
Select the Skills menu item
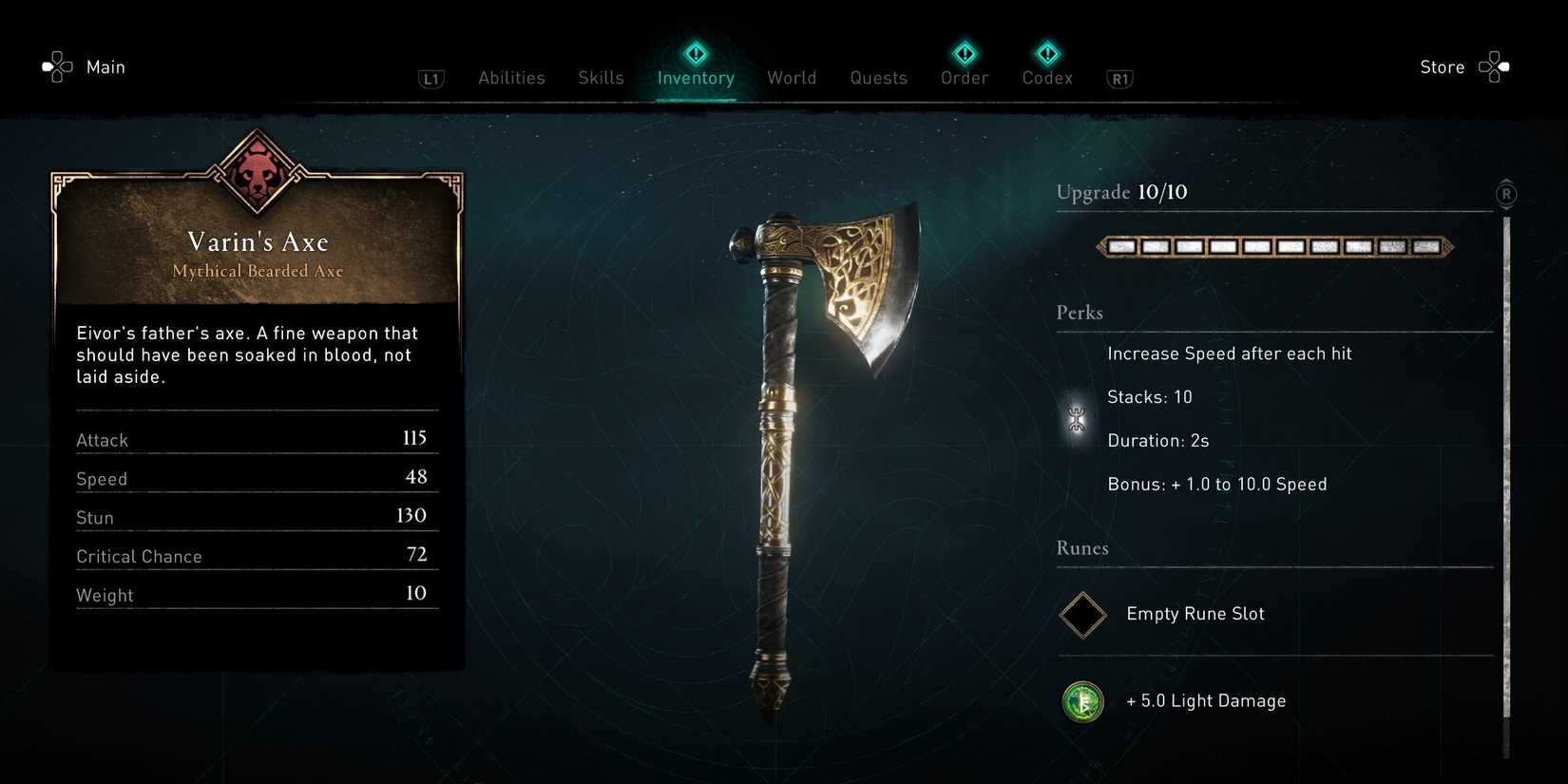click(601, 78)
